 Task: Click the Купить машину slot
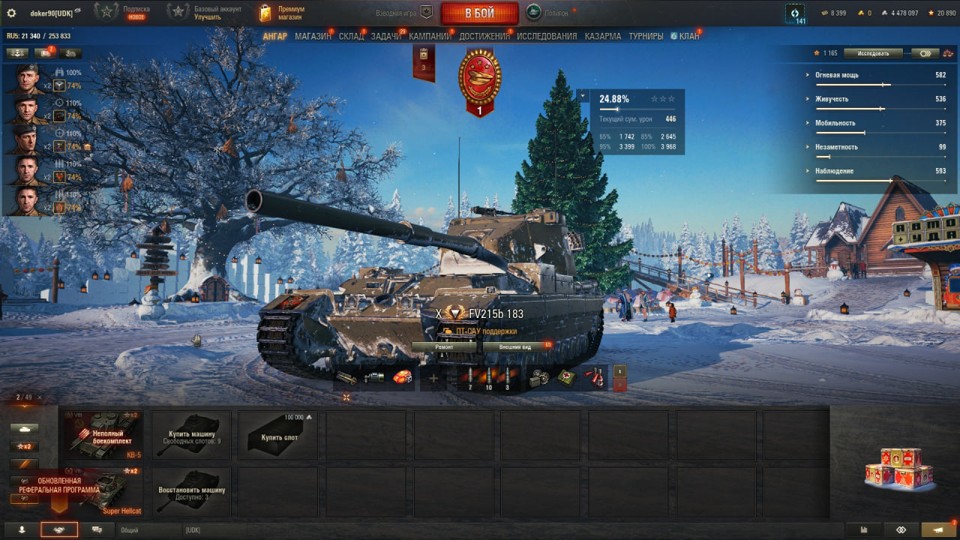click(192, 433)
